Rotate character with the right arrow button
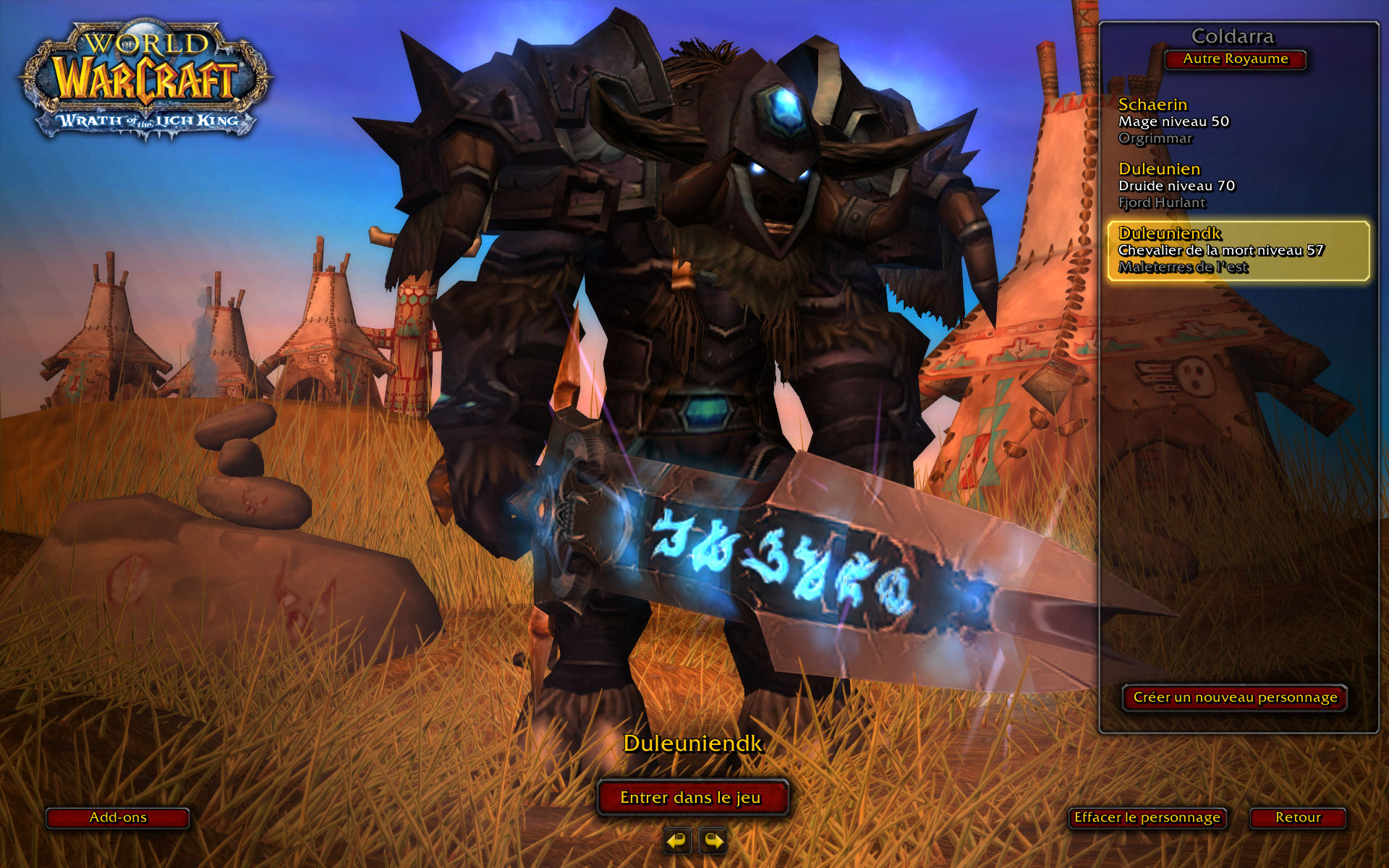Image resolution: width=1389 pixels, height=868 pixels. coord(713,841)
